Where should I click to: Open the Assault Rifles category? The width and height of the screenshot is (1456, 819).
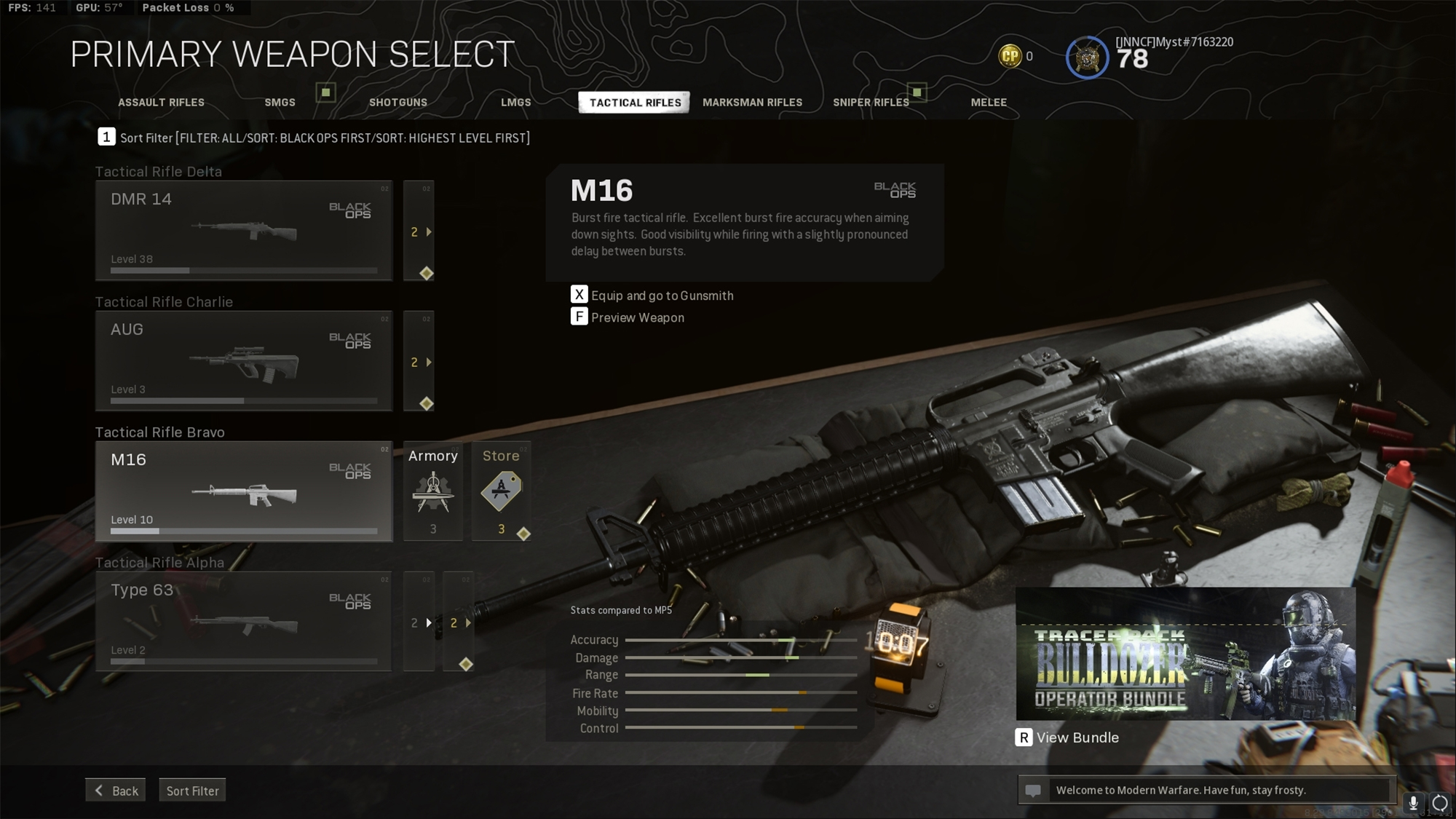coord(160,102)
